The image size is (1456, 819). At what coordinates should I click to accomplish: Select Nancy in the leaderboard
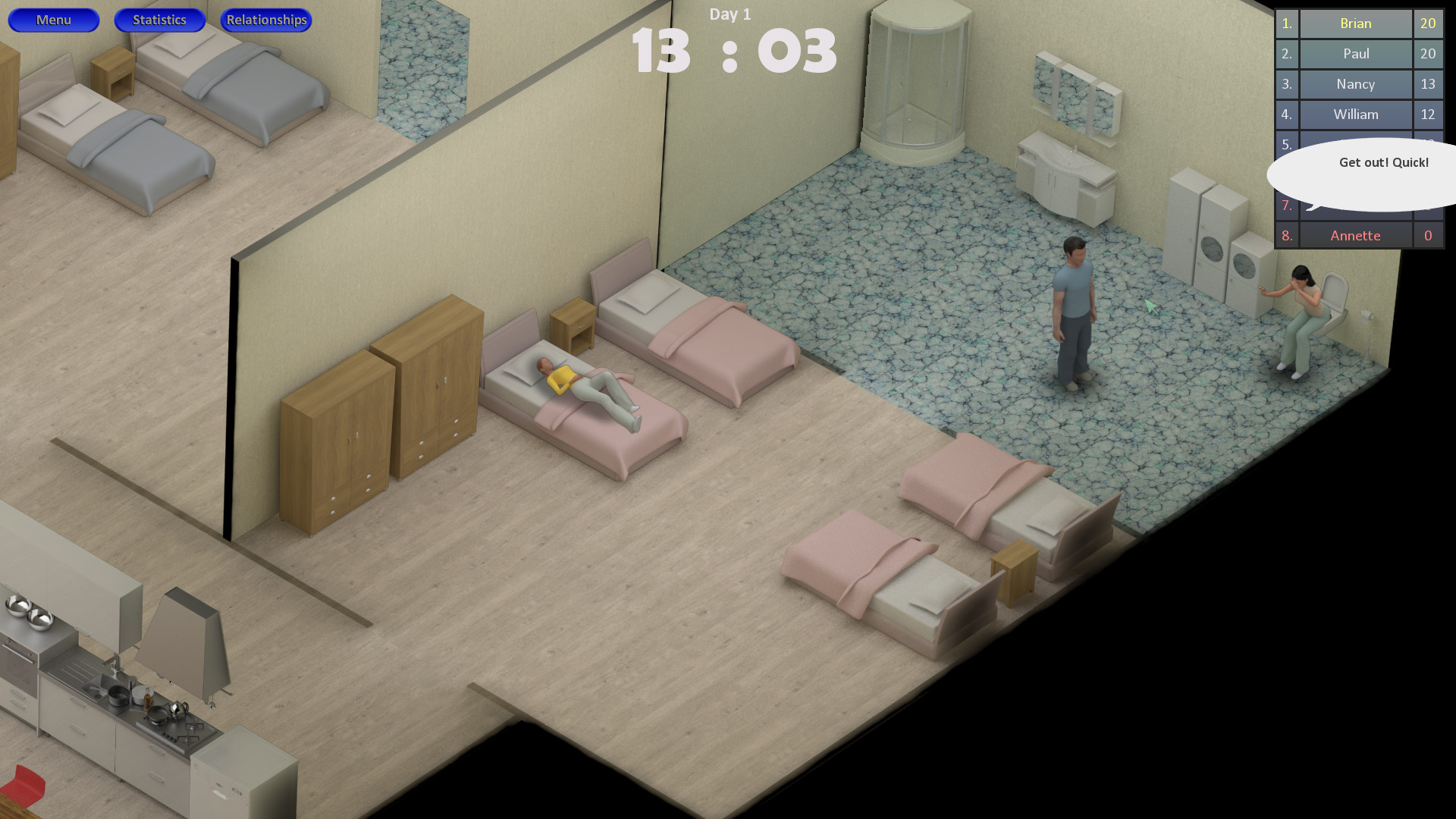pos(1354,84)
